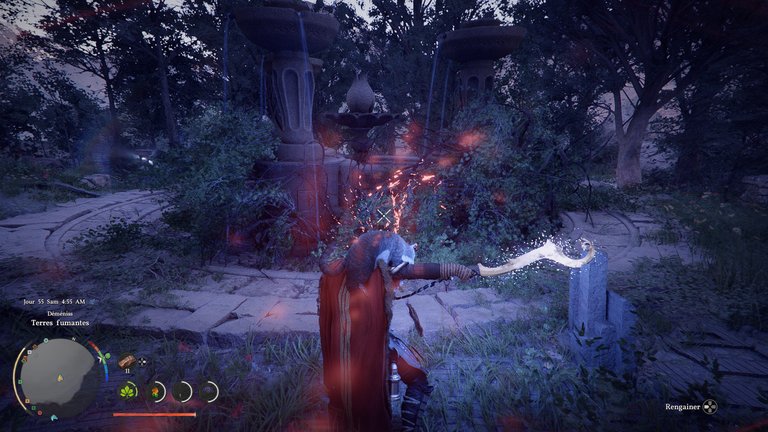Select the green leaf ability icon
Screen dimensions: 768x432
tap(129, 391)
